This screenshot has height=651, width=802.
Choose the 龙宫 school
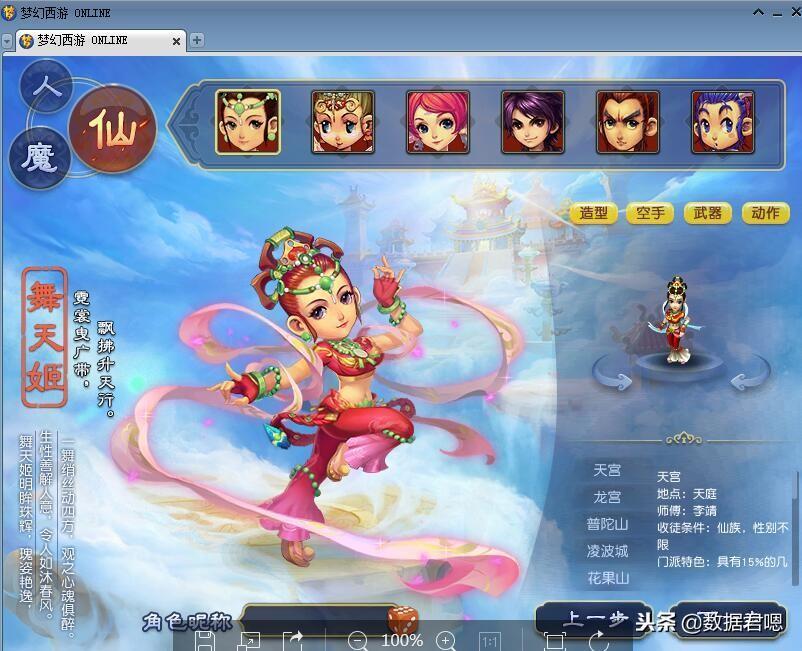tap(607, 497)
